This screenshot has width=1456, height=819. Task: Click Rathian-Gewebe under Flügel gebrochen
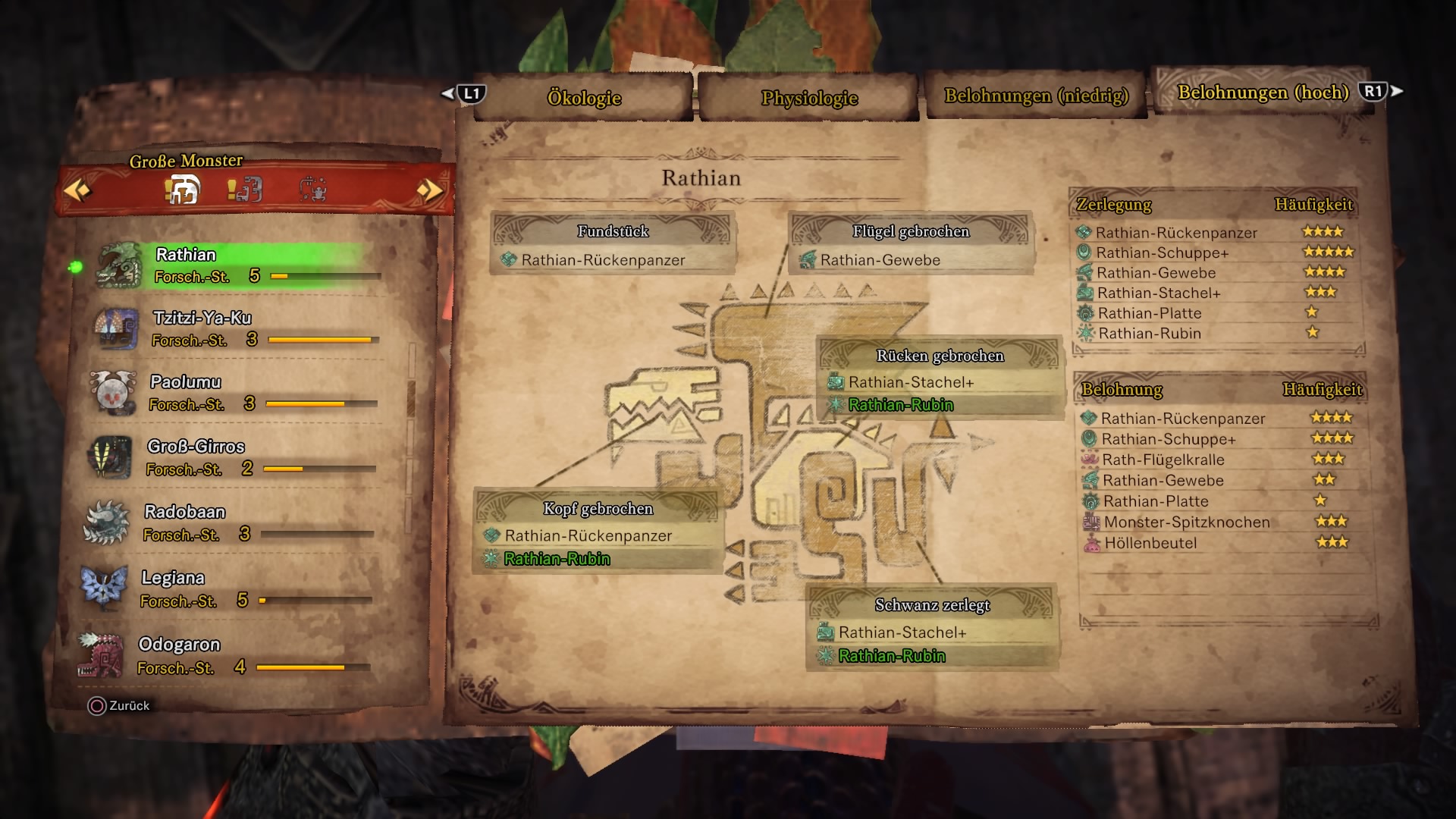tap(880, 260)
